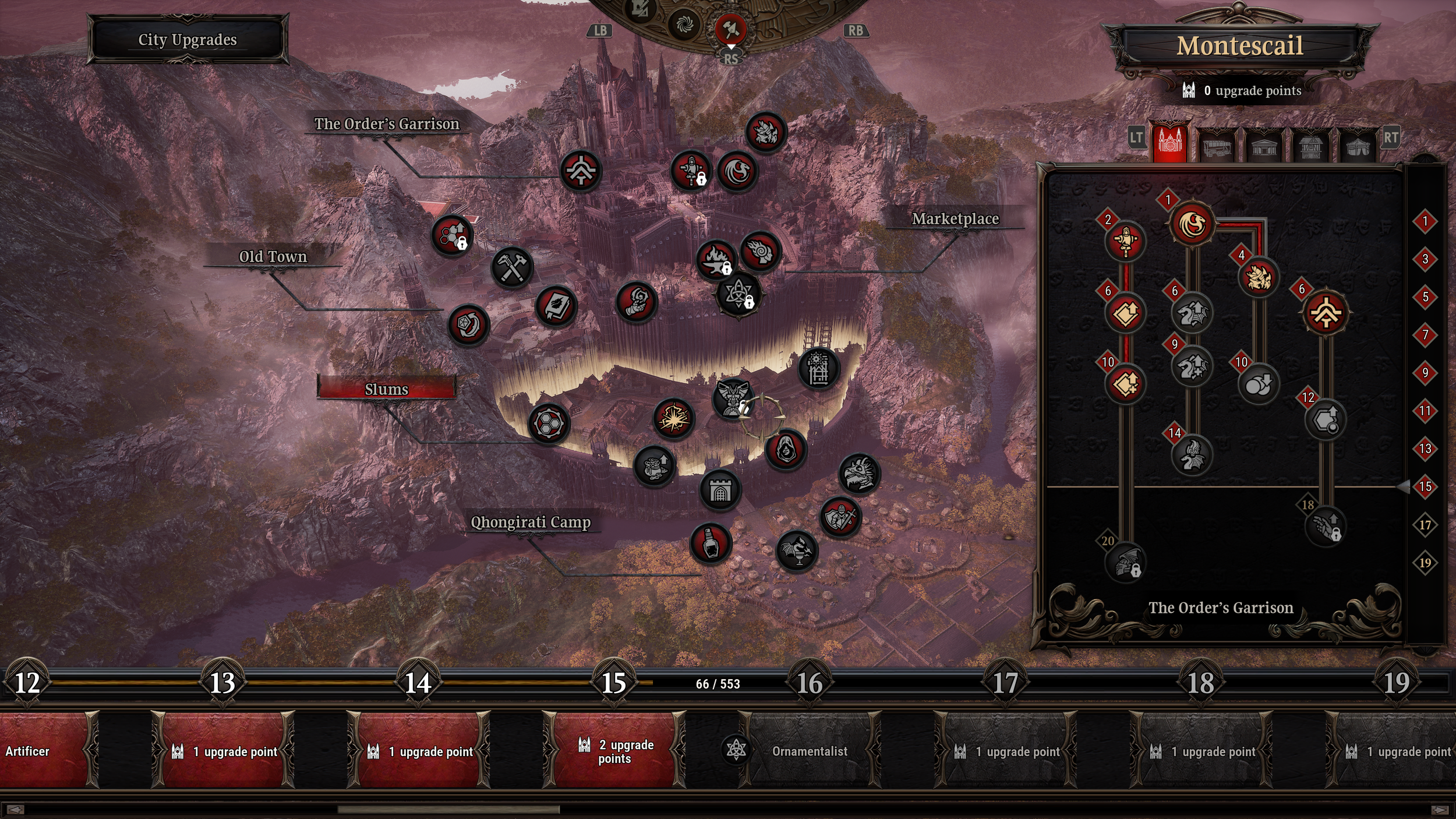The image size is (1456, 819).
Task: Inspect the locked level 20 upgrade
Action: (x=1125, y=563)
